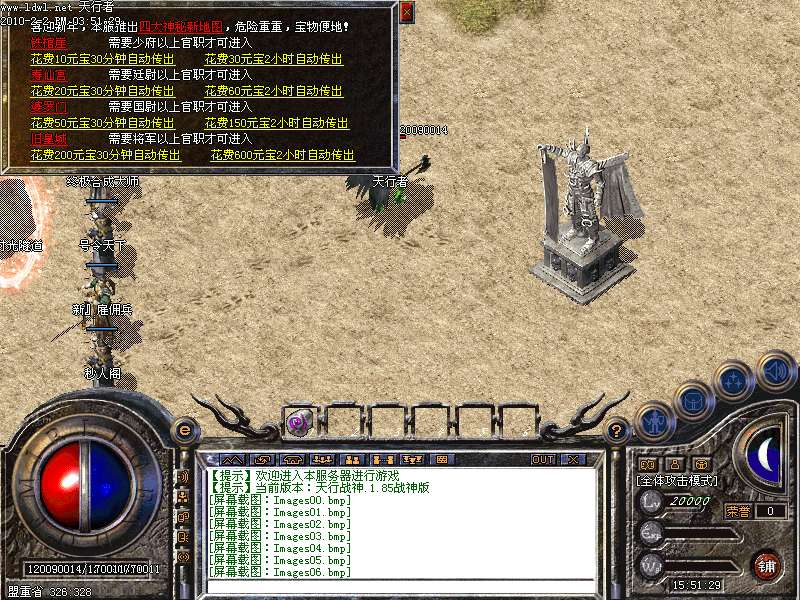Focus the chat text input line
The image size is (800, 600).
pyautogui.click(x=400, y=585)
